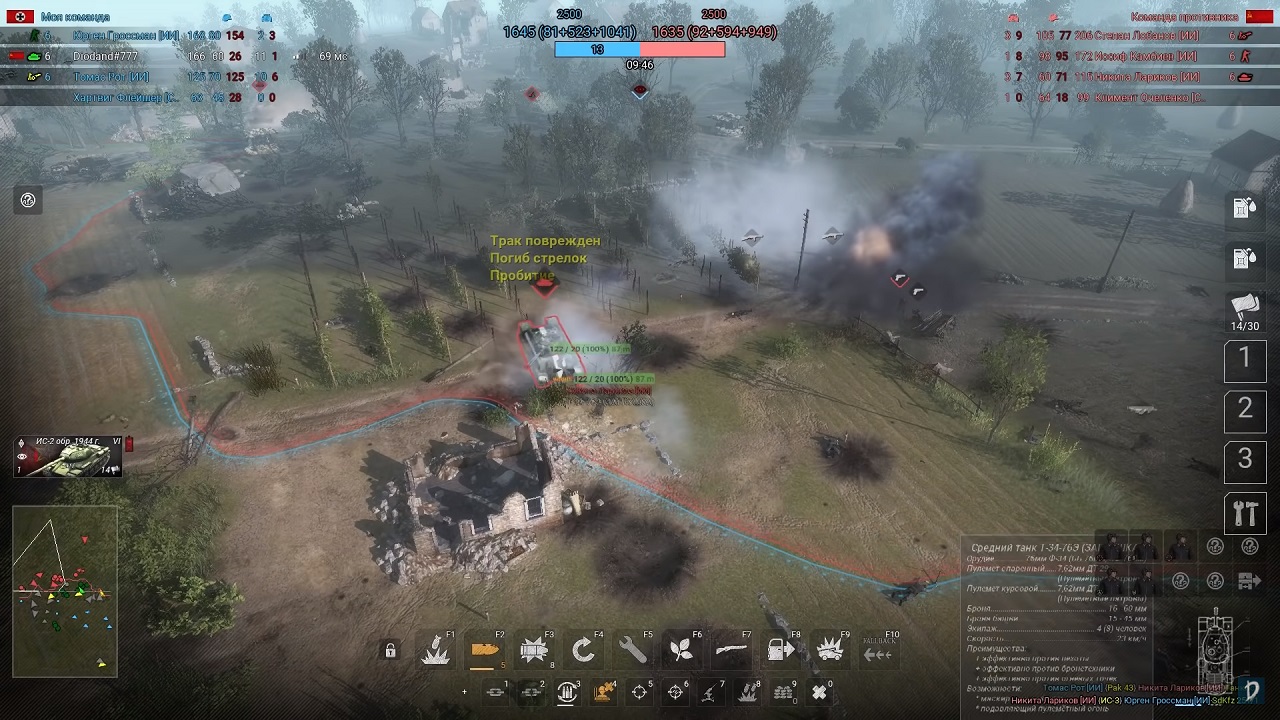Click the battlefield minimap

(x=65, y=591)
